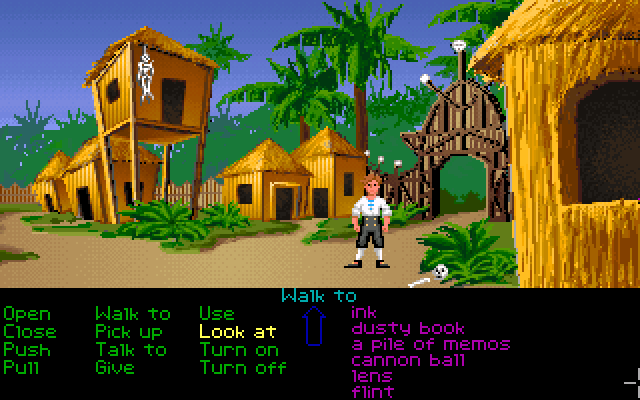Choose the Turn off verb

243,368
